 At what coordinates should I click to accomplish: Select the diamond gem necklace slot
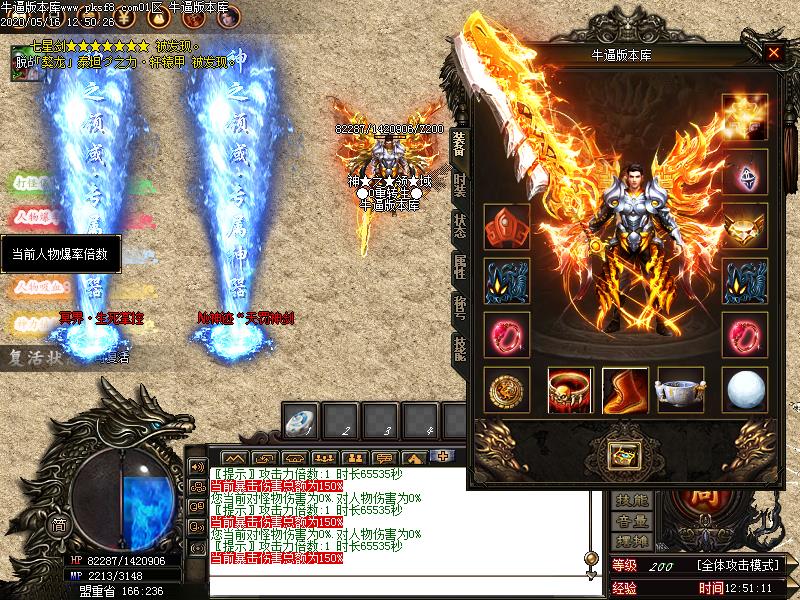tap(745, 172)
